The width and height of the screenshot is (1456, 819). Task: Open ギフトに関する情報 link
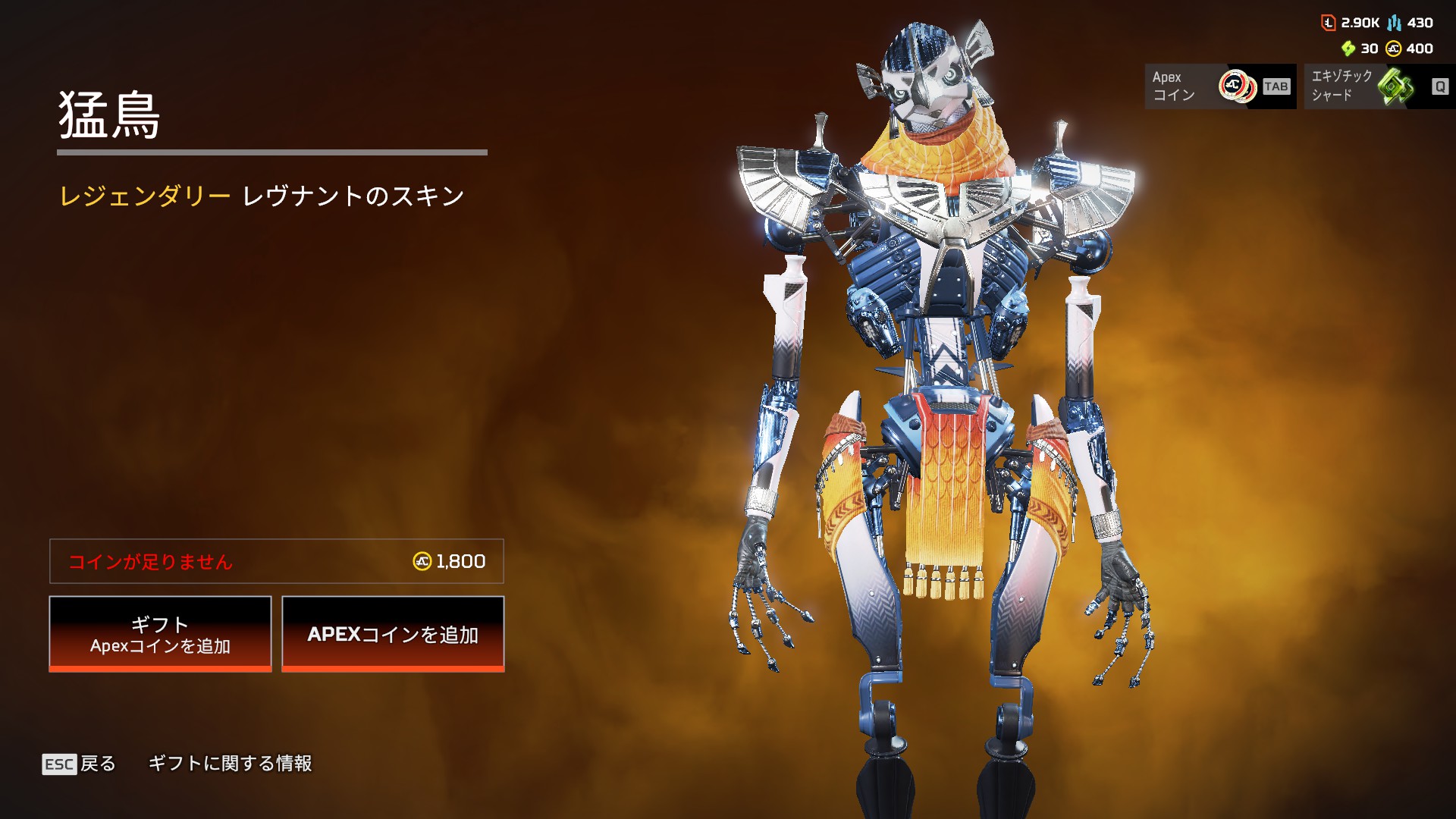click(230, 764)
